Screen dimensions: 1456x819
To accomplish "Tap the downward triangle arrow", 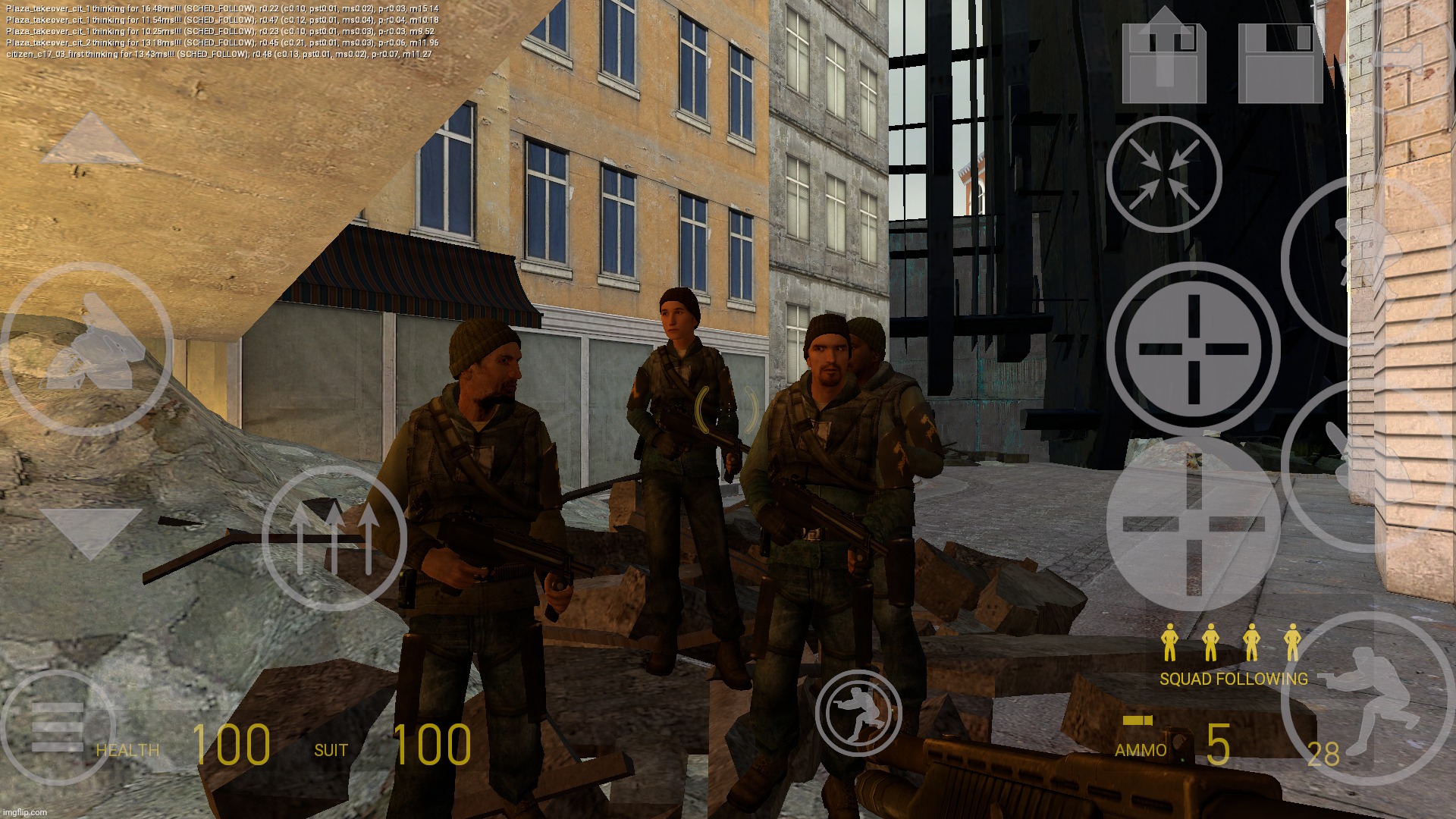I will click(91, 532).
